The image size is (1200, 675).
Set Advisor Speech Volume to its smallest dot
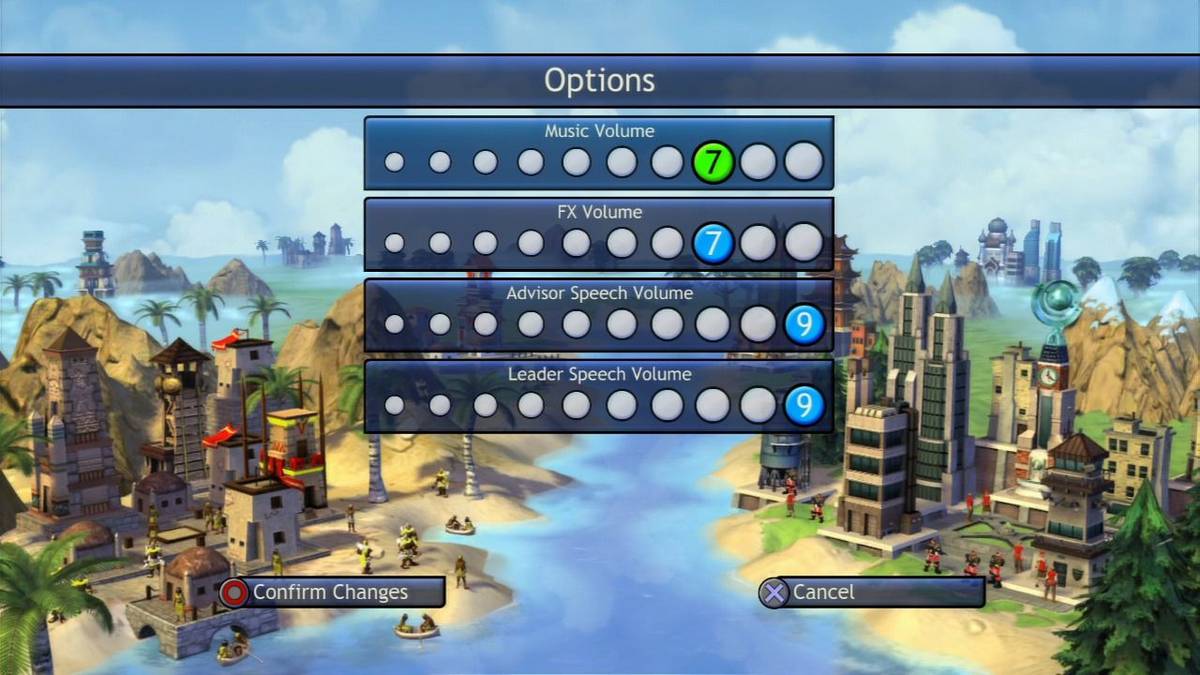pyautogui.click(x=395, y=324)
